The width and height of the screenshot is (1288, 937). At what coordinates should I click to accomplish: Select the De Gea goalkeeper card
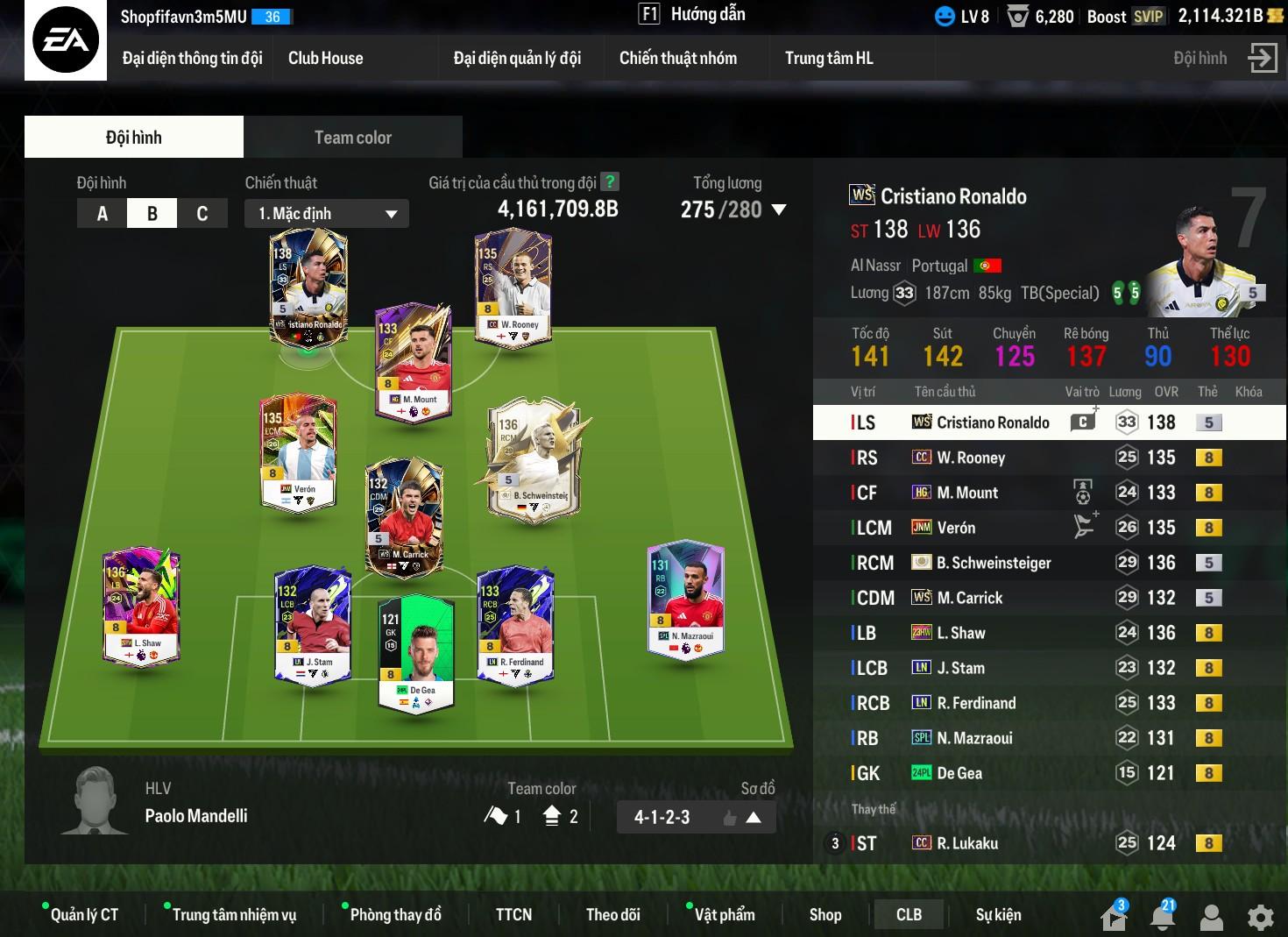pyautogui.click(x=415, y=653)
